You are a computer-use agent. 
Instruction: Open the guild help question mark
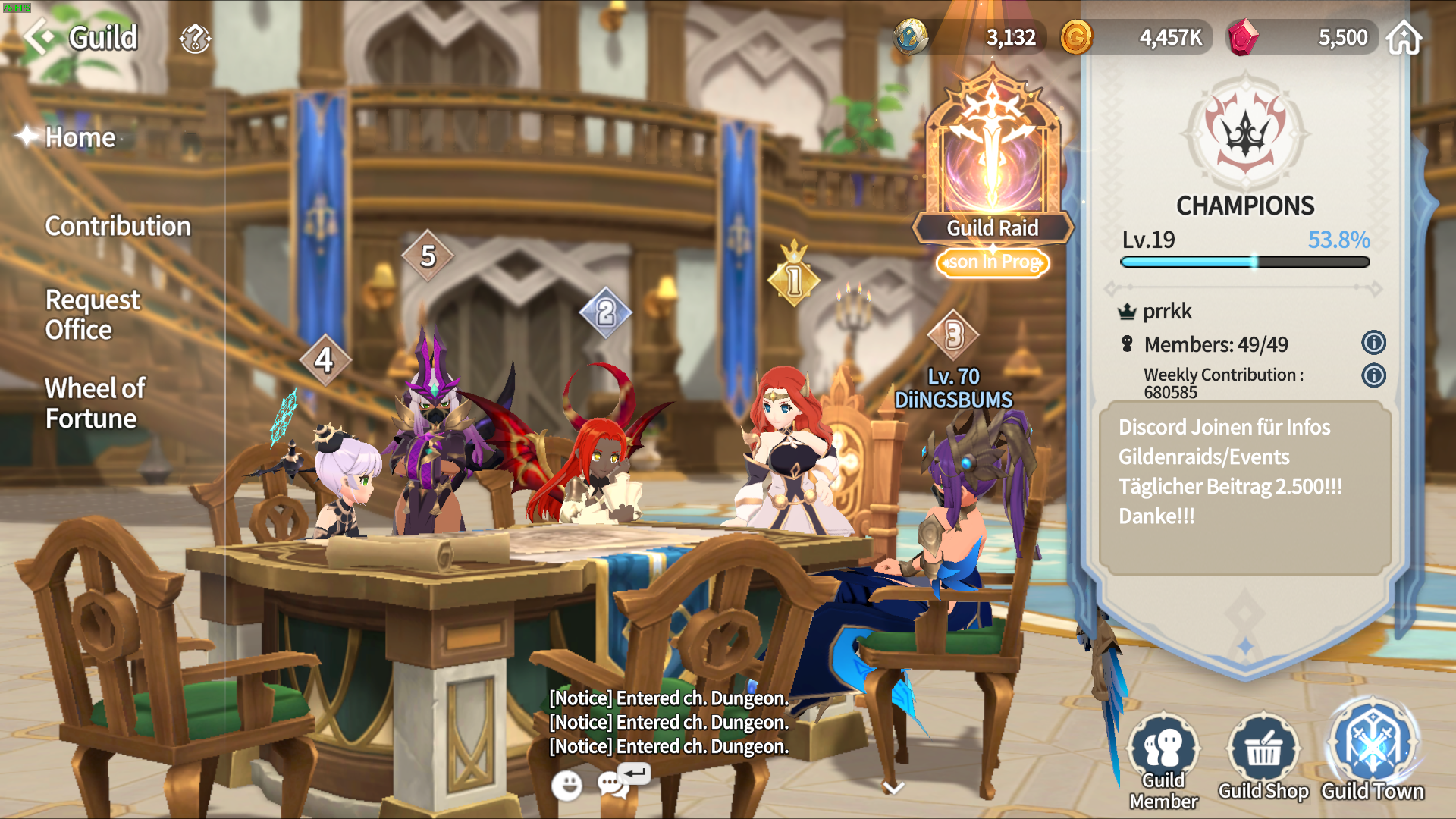point(195,39)
